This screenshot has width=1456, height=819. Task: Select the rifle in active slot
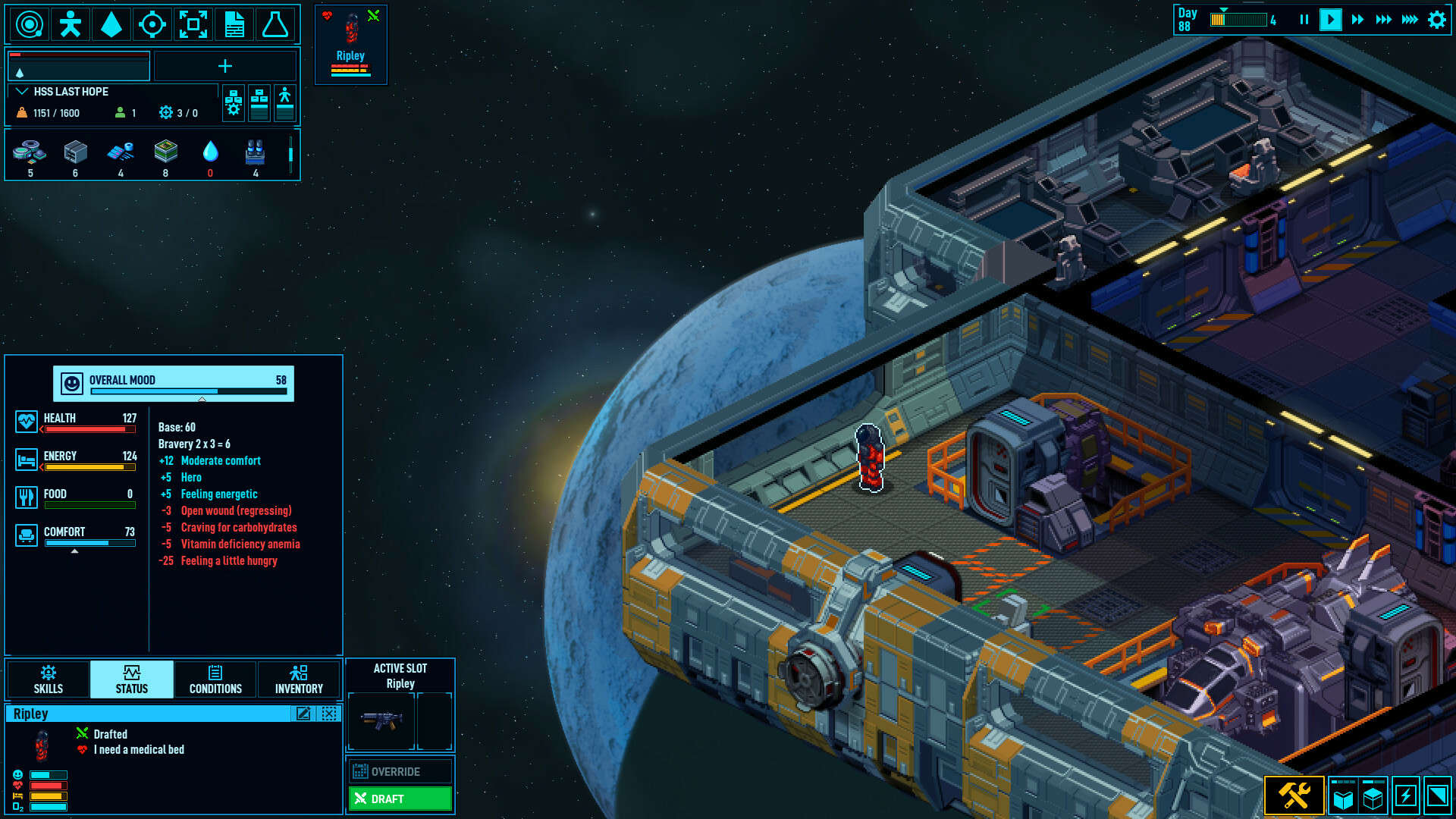(381, 720)
